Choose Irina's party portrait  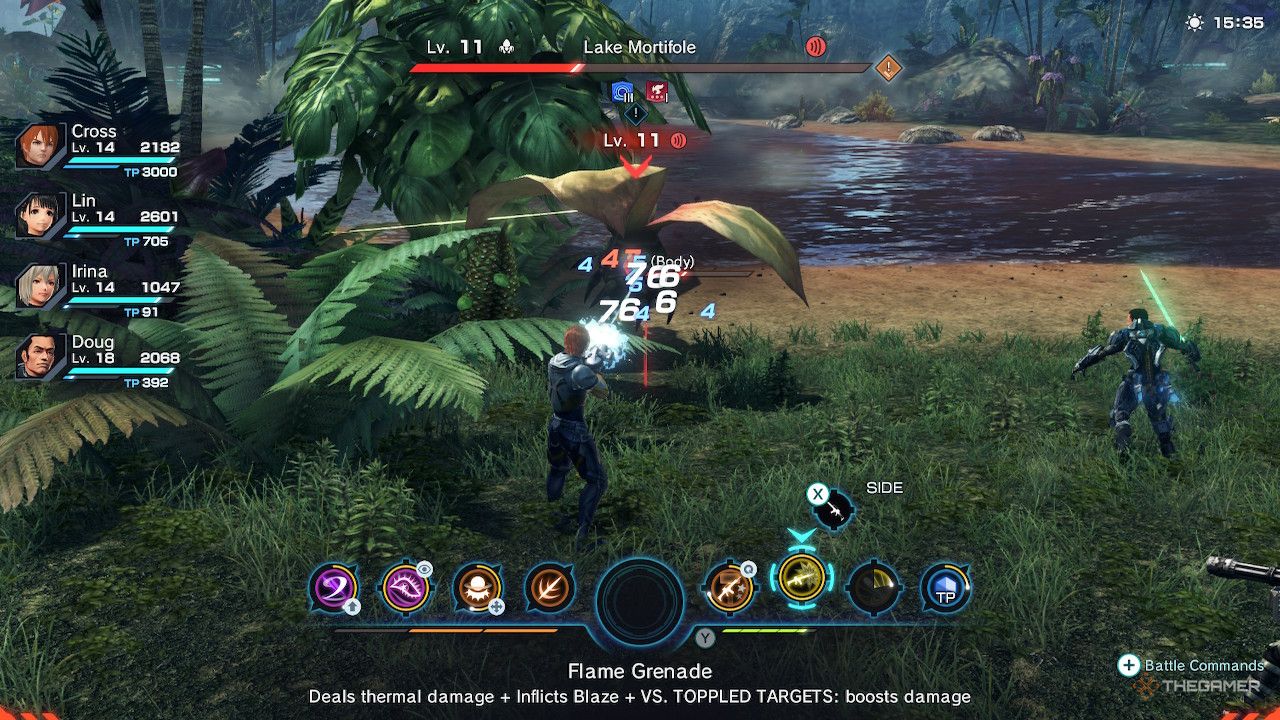35,287
